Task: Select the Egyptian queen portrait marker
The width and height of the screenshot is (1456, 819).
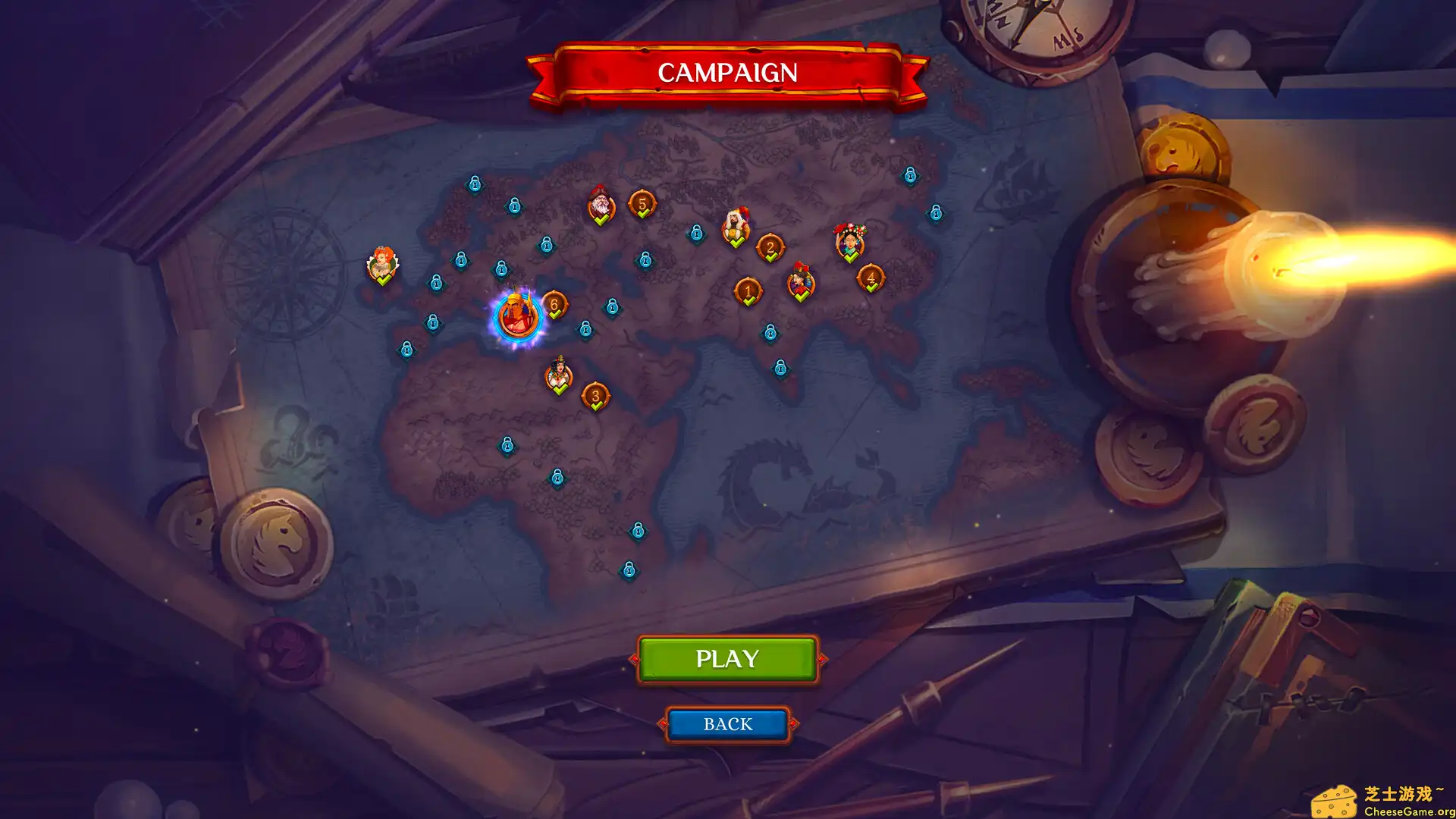Action: pos(559,375)
